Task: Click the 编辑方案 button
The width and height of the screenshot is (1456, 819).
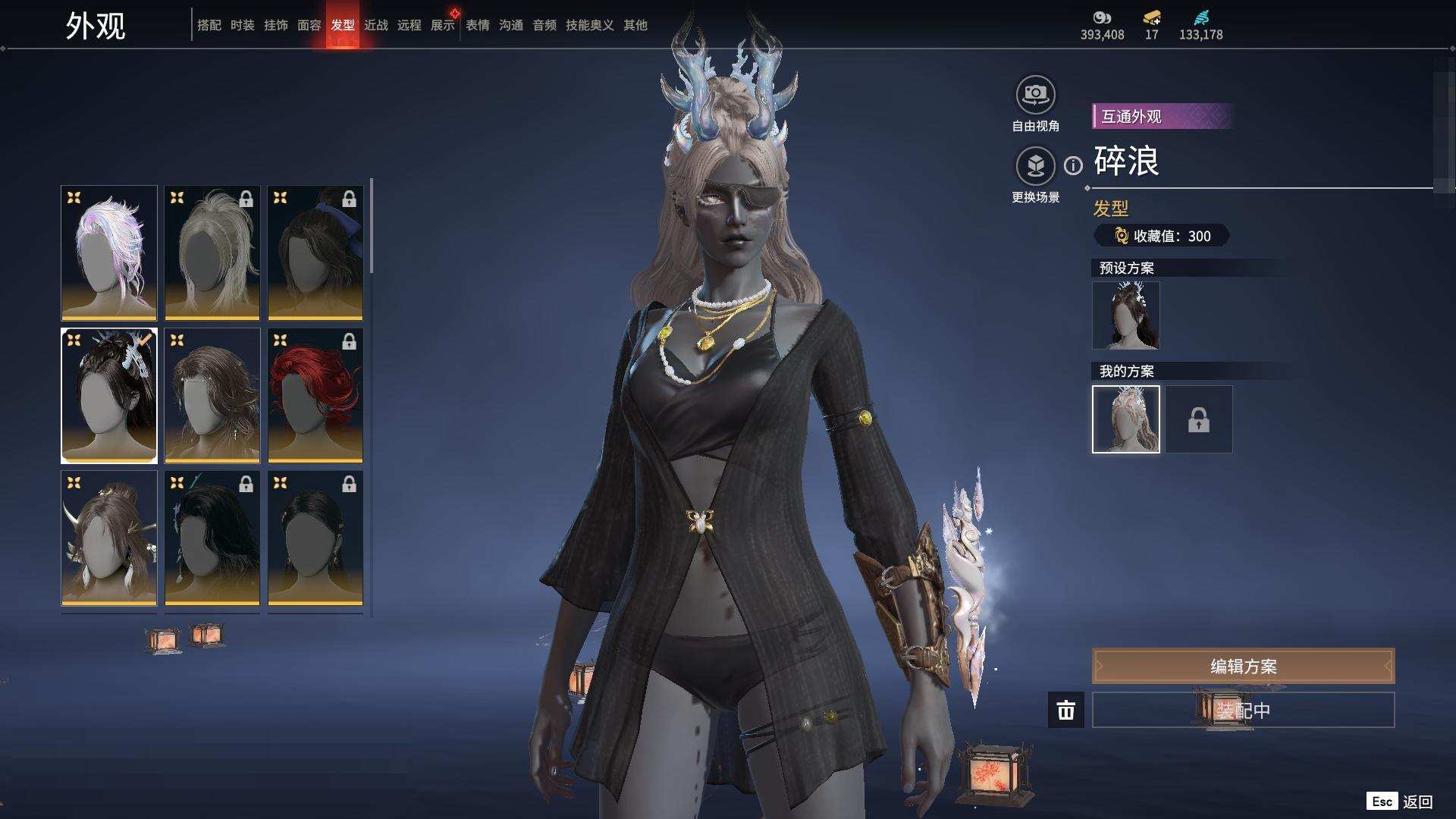Action: click(x=1243, y=667)
